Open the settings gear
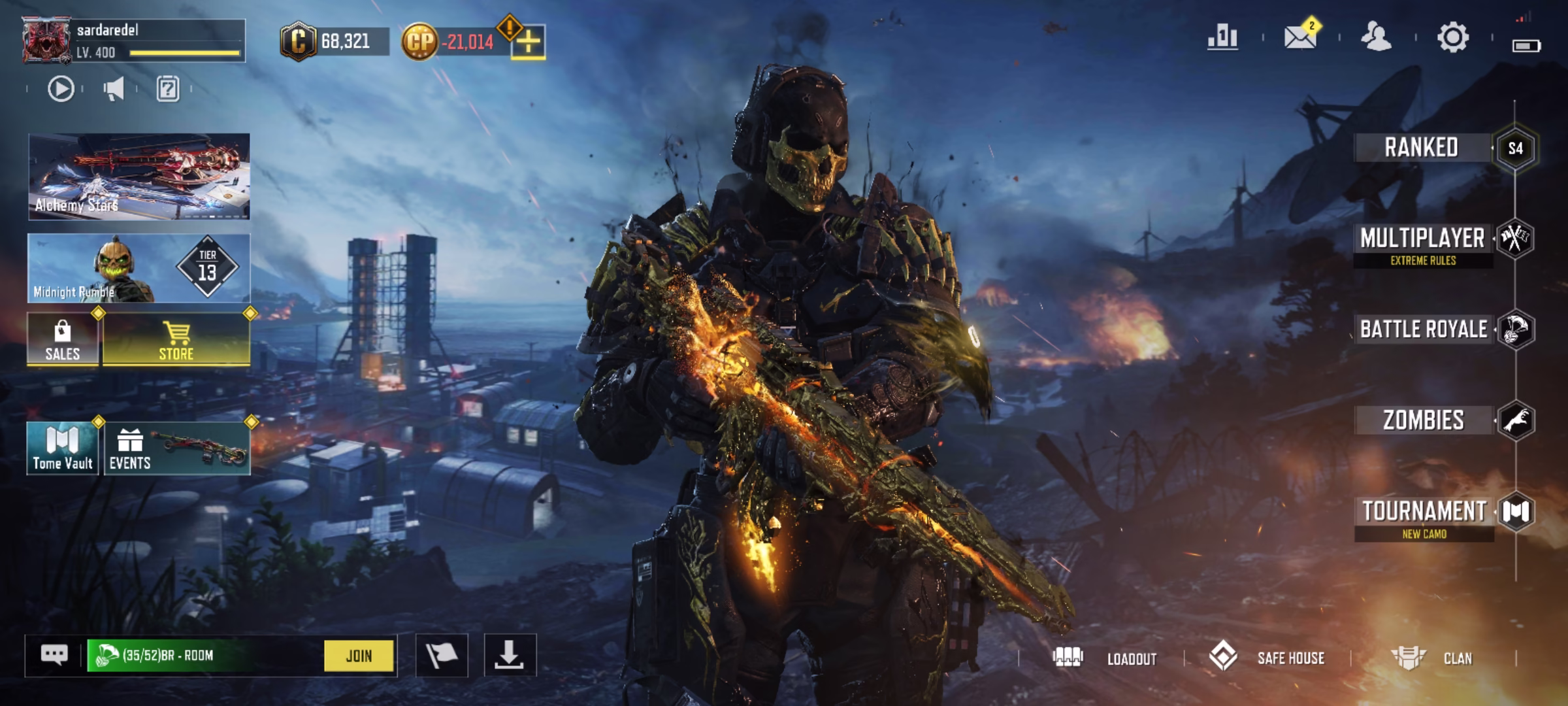This screenshot has height=706, width=1568. (1452, 37)
